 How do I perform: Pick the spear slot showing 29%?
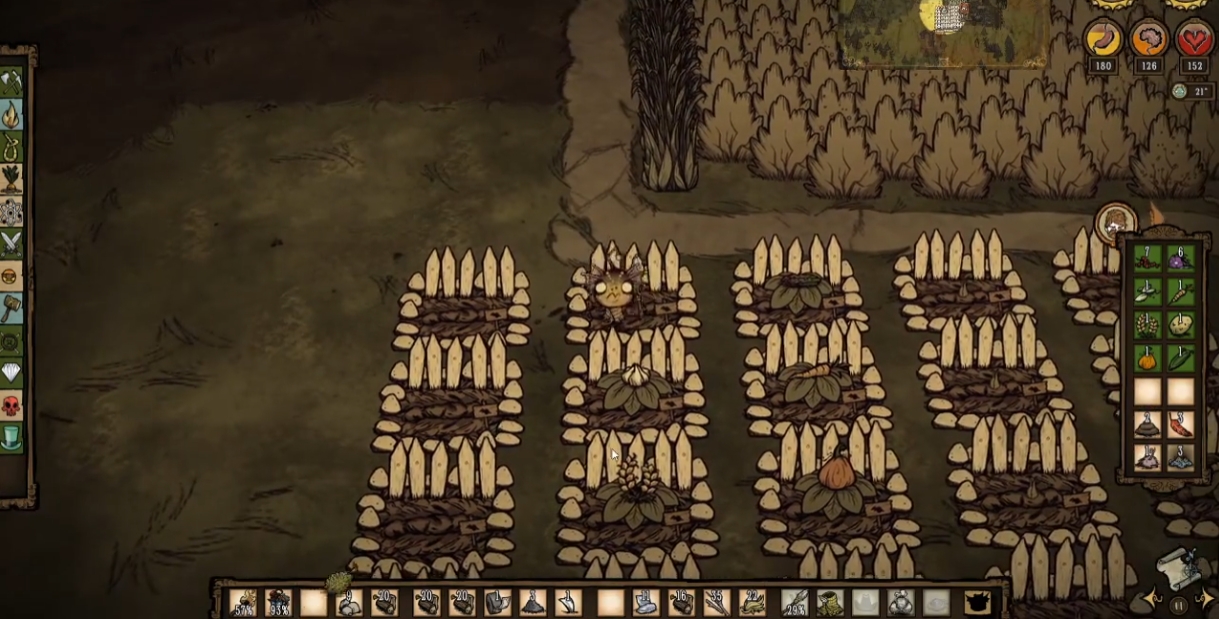click(794, 602)
